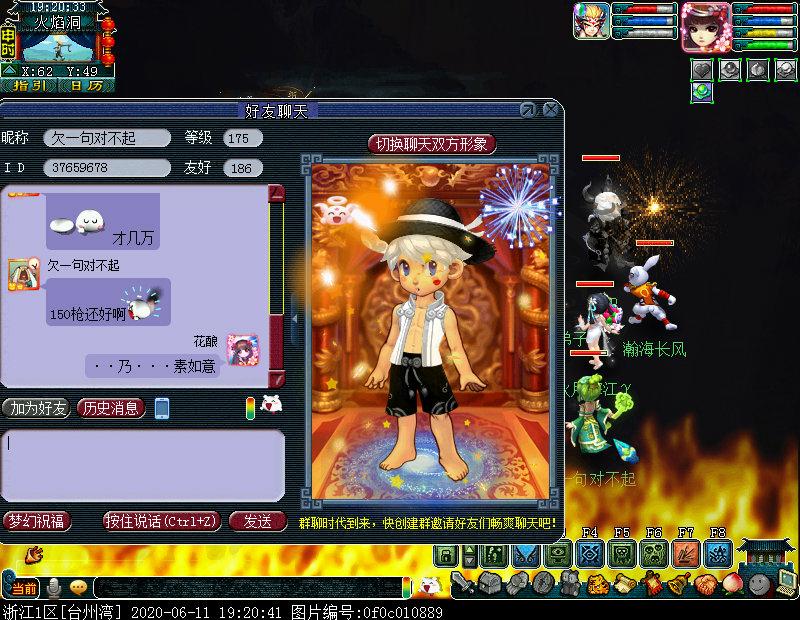This screenshot has height=620, width=800.
Task: Select the pet portrait at top
Action: [591, 21]
